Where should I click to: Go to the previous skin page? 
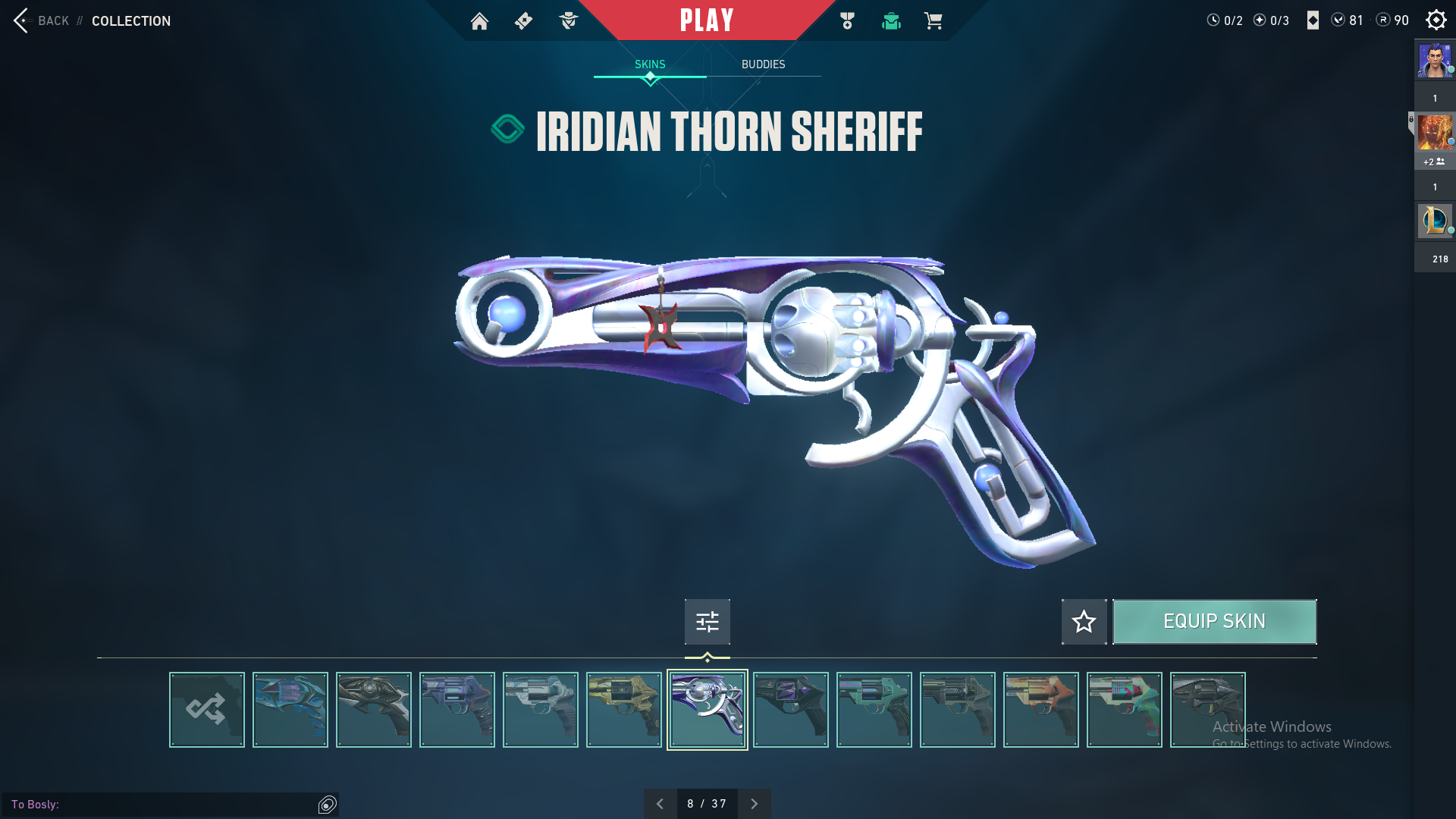[660, 804]
